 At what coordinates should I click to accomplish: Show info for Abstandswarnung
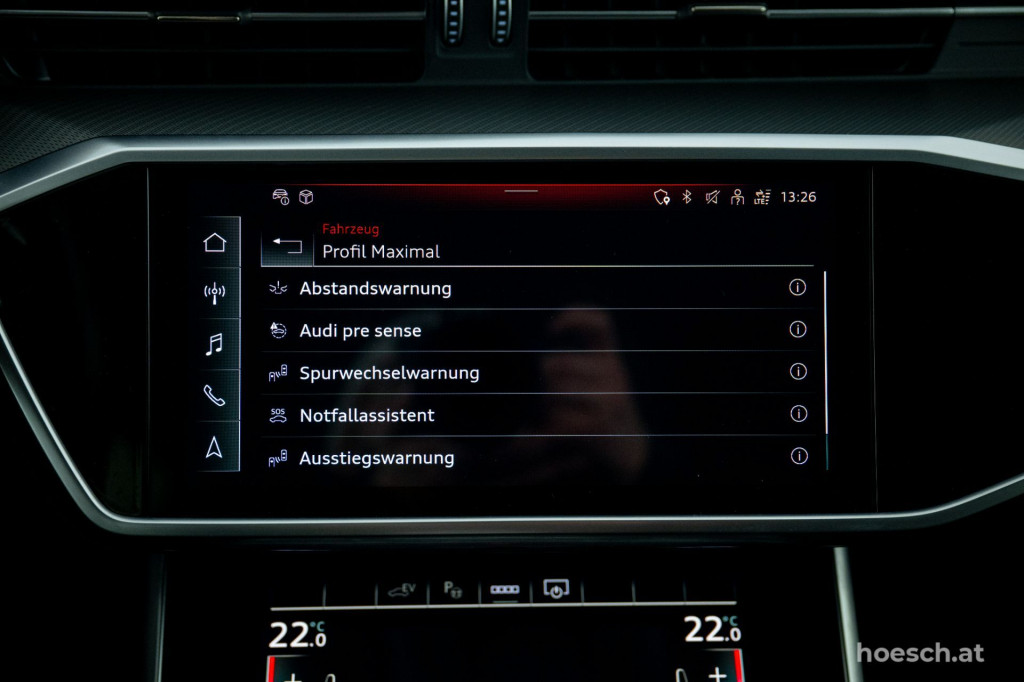coord(797,287)
